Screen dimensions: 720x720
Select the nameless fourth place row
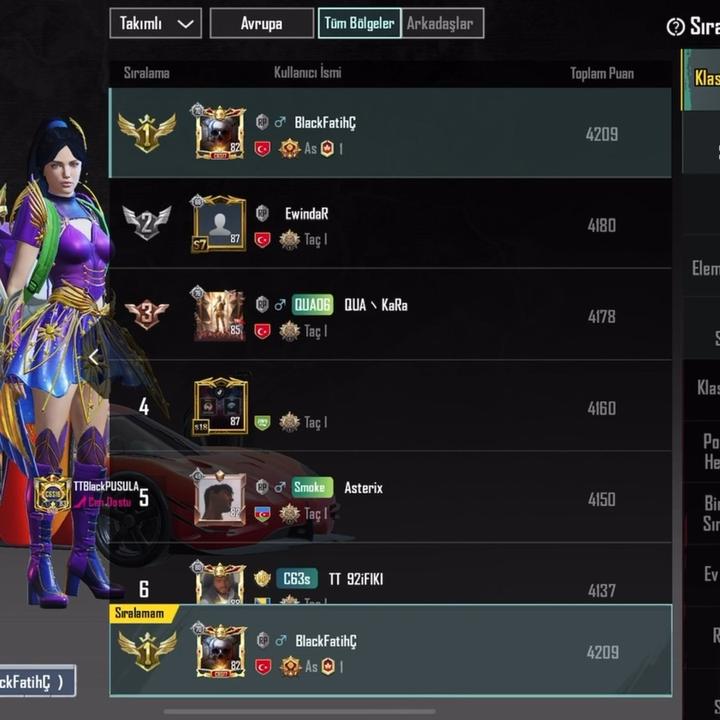pyautogui.click(x=420, y=407)
